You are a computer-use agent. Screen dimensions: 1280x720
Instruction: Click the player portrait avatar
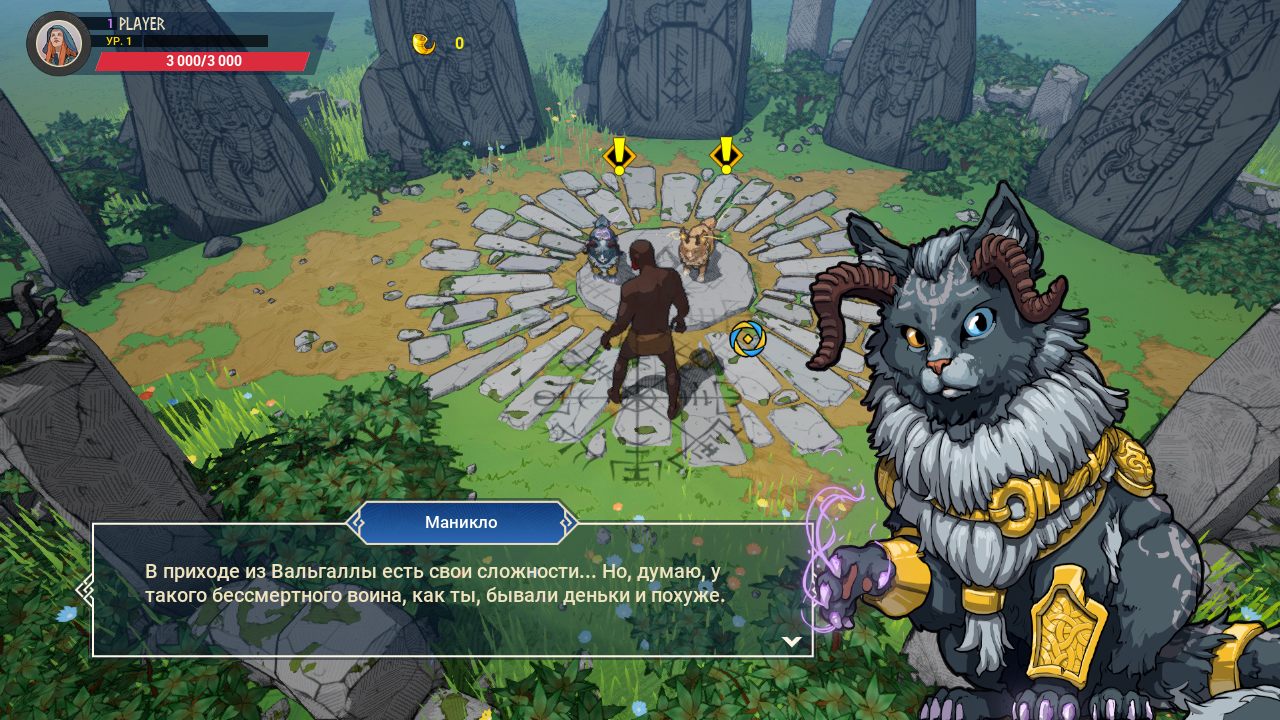[59, 44]
